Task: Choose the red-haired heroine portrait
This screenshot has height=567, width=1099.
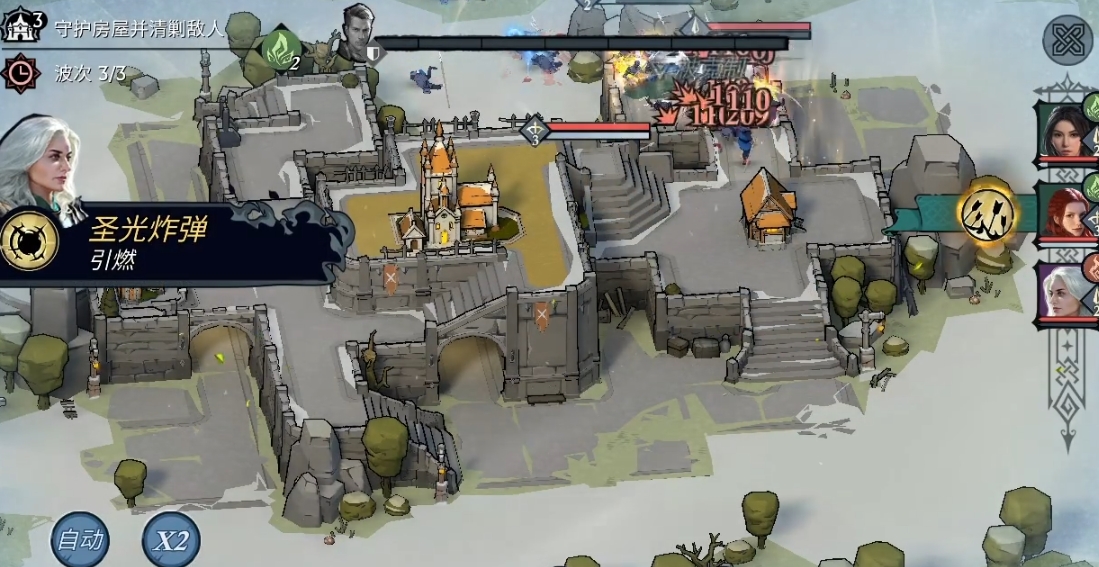Action: (x=1070, y=212)
